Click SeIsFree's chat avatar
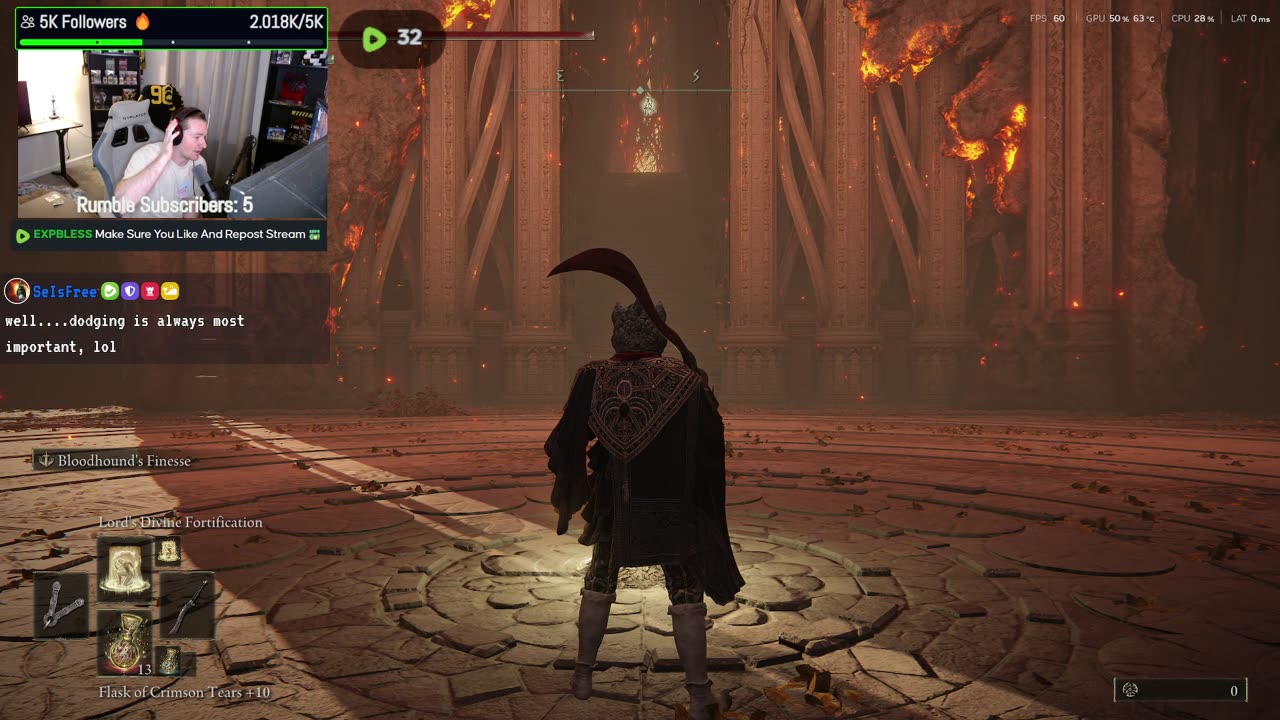Viewport: 1280px width, 720px height. 17,291
